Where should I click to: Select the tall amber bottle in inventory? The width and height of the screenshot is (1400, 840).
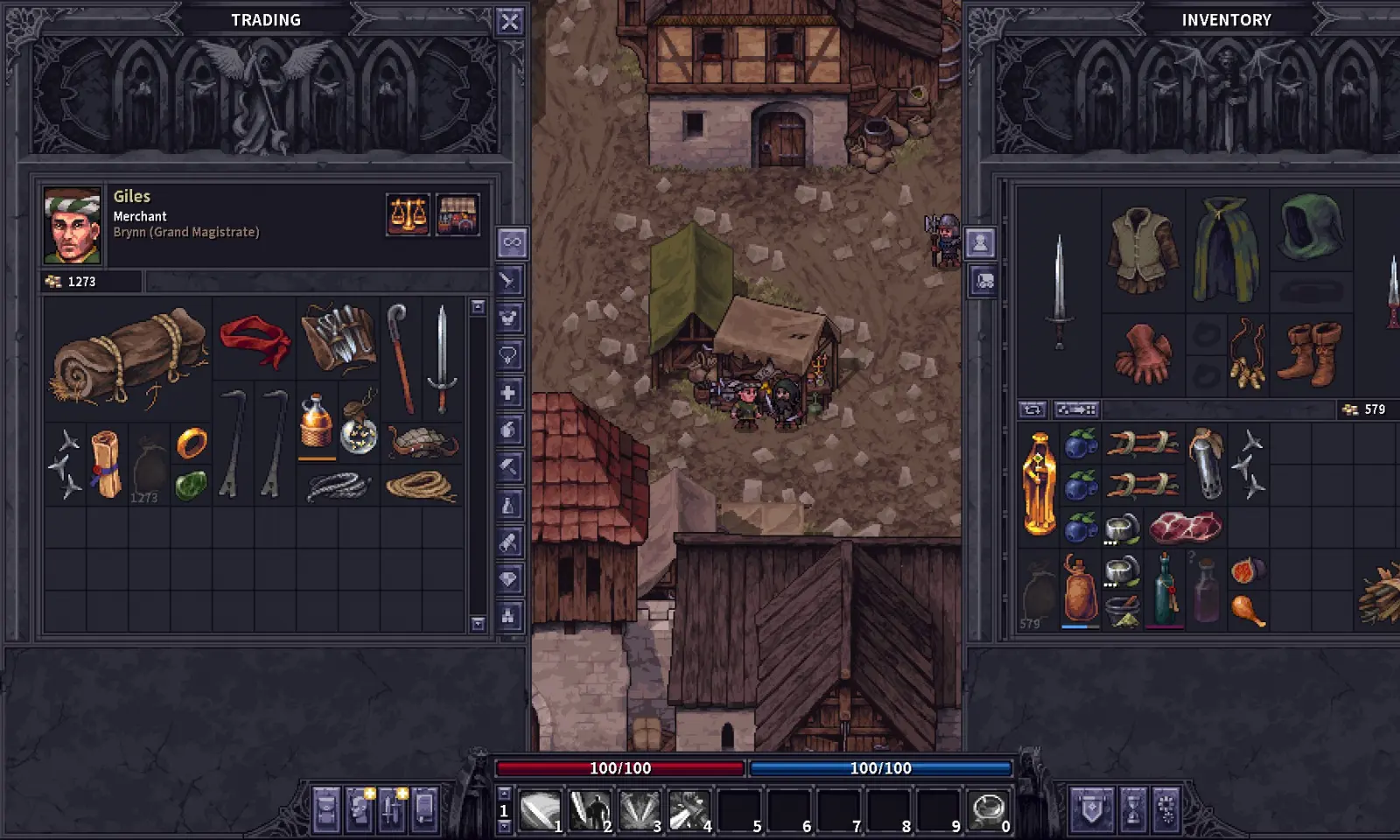1039,483
